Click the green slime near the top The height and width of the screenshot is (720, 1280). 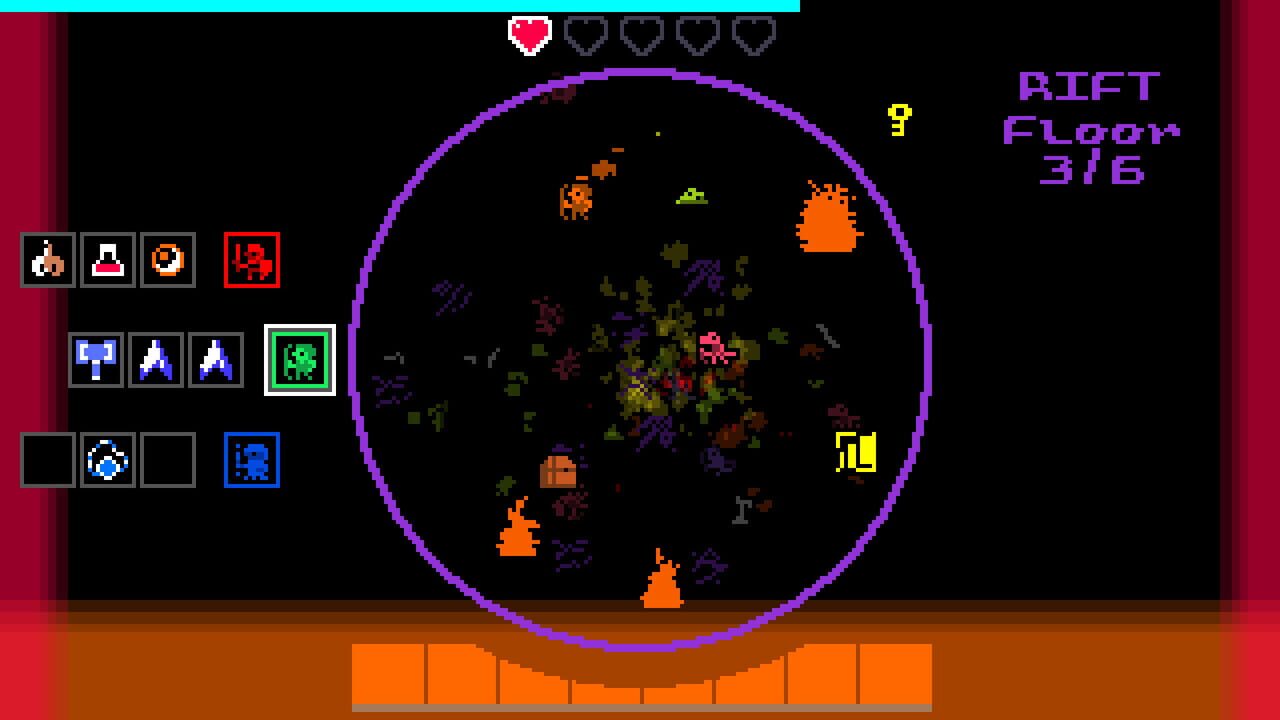pyautogui.click(x=692, y=194)
